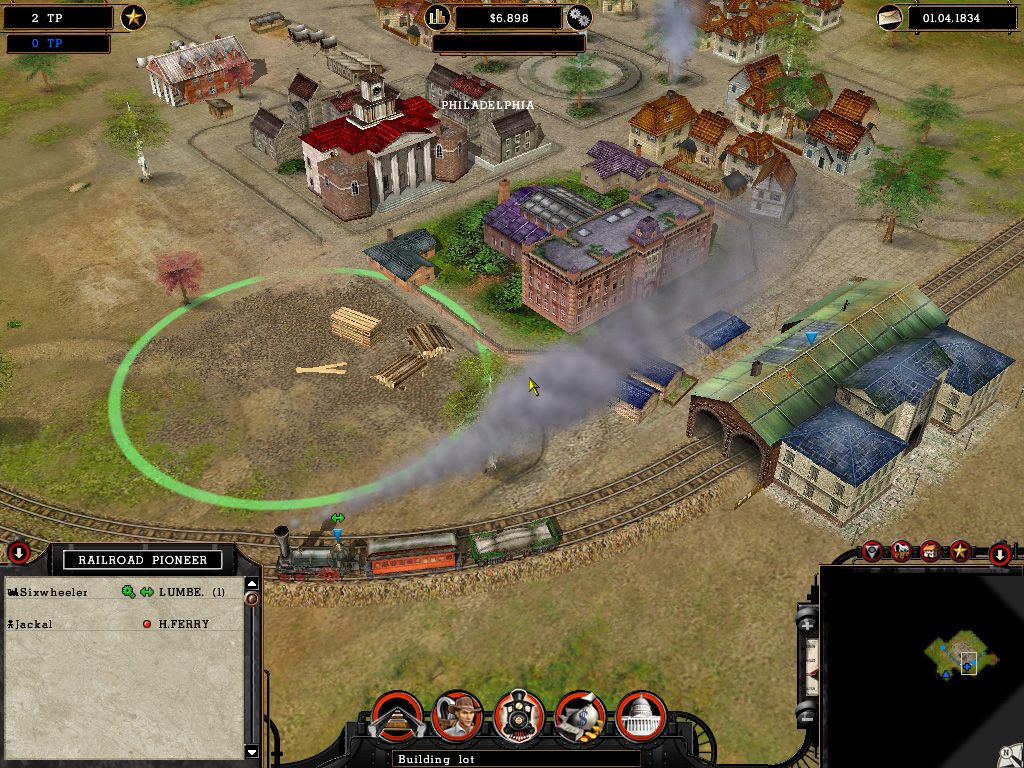Viewport: 1024px width, 768px height.
Task: Open the statistics chart next to money
Action: [x=438, y=17]
